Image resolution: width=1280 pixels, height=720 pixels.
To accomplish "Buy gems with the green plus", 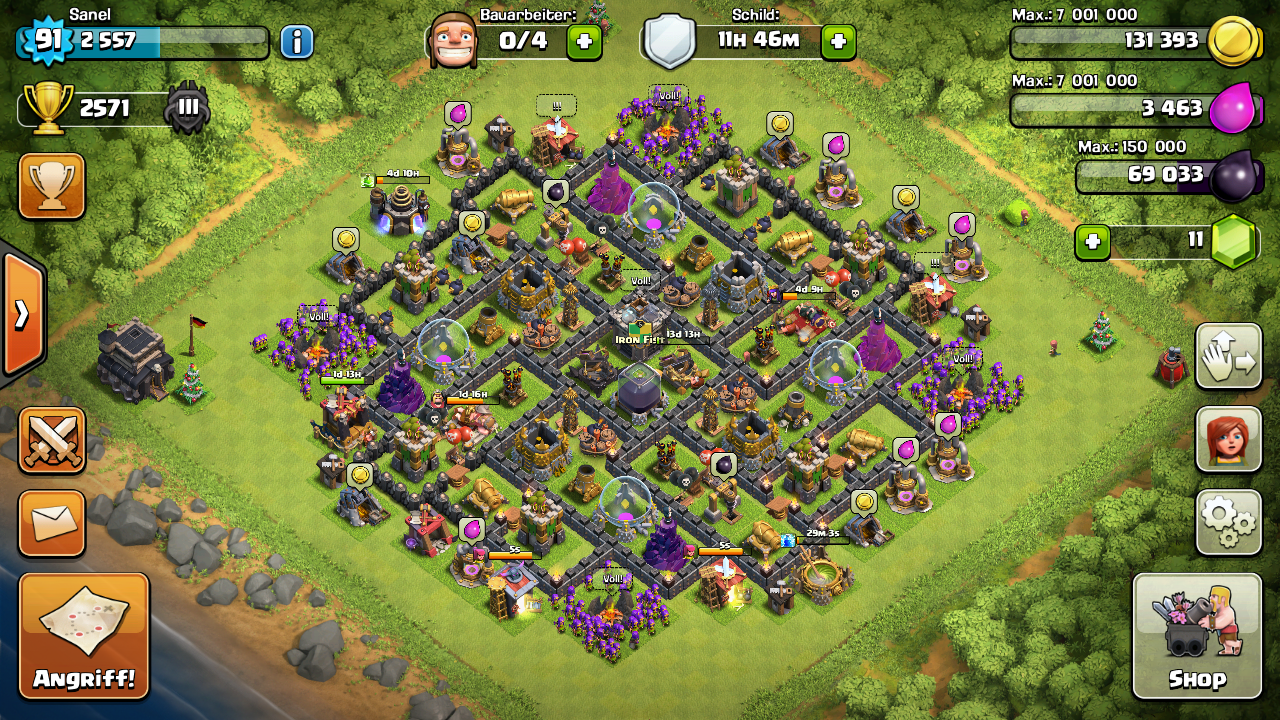I will (1093, 242).
